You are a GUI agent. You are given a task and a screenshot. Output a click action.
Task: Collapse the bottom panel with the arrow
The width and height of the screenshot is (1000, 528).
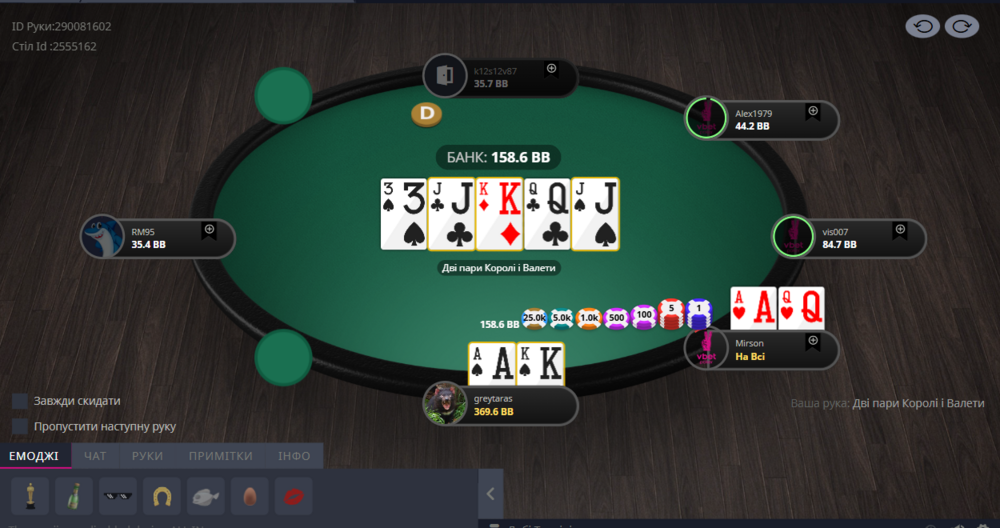[490, 493]
